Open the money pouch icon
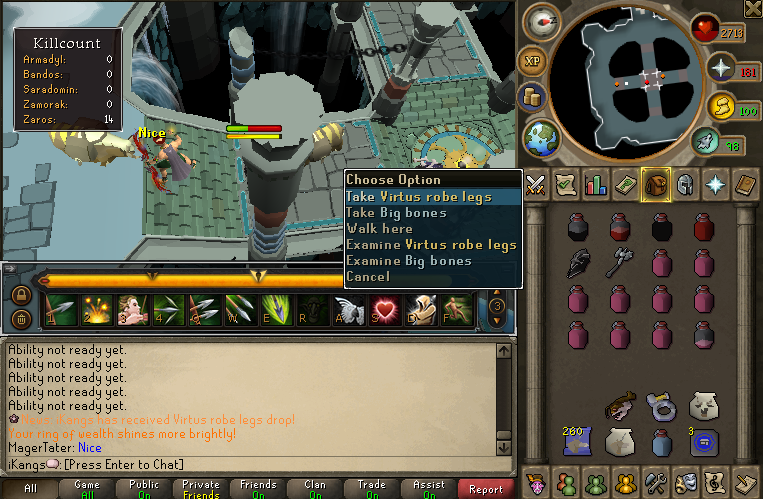 [533, 98]
